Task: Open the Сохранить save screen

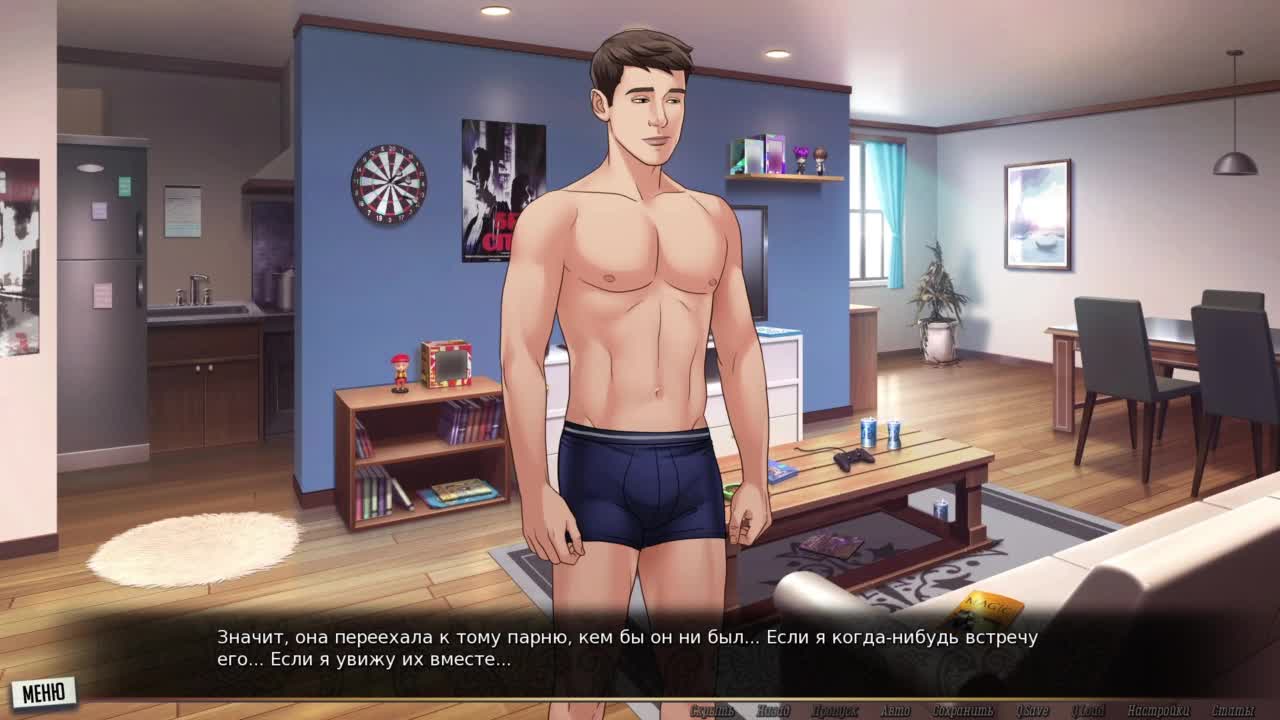Action: [x=962, y=711]
